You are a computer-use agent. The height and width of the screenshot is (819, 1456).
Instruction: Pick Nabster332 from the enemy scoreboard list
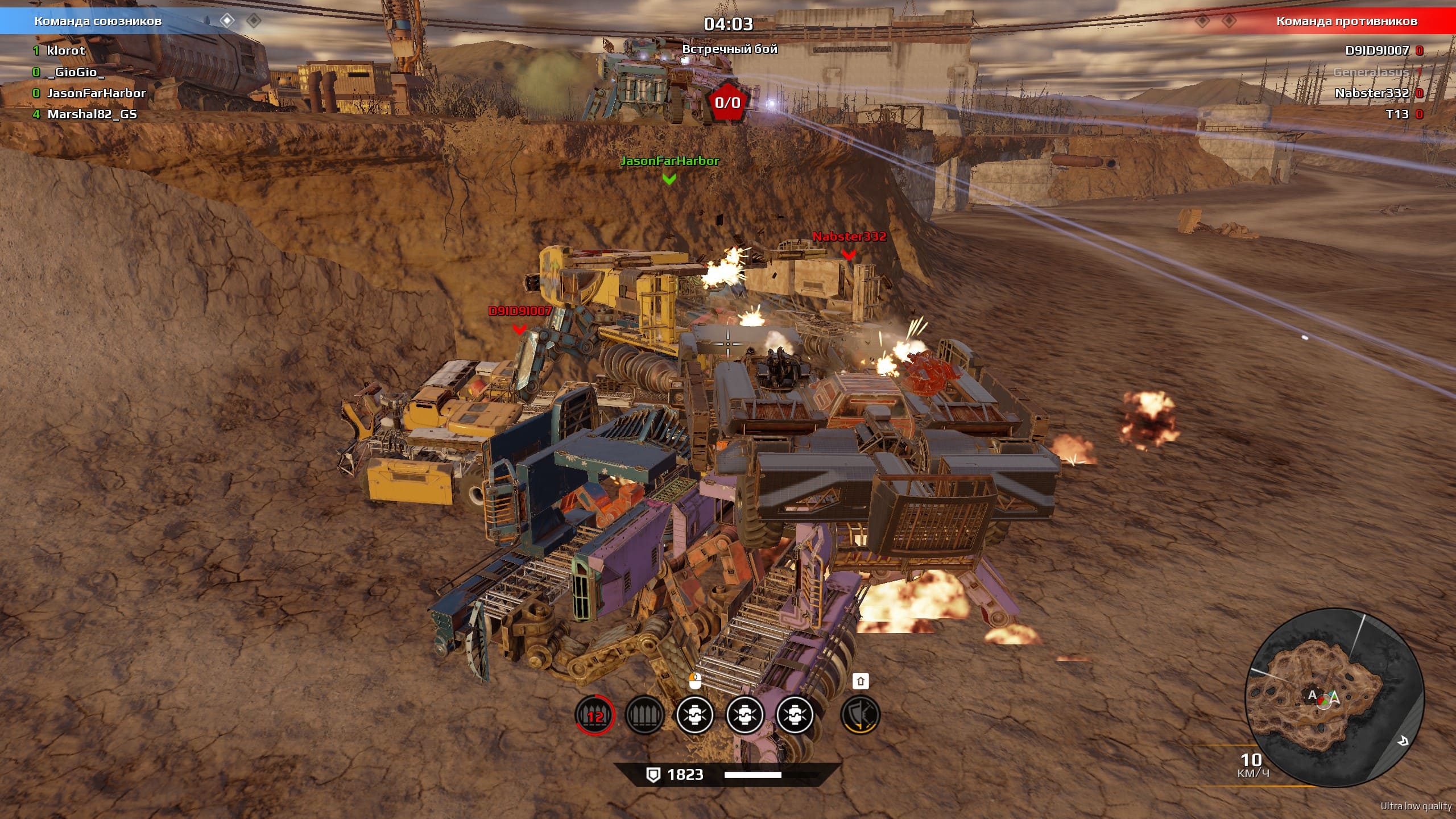(1371, 93)
